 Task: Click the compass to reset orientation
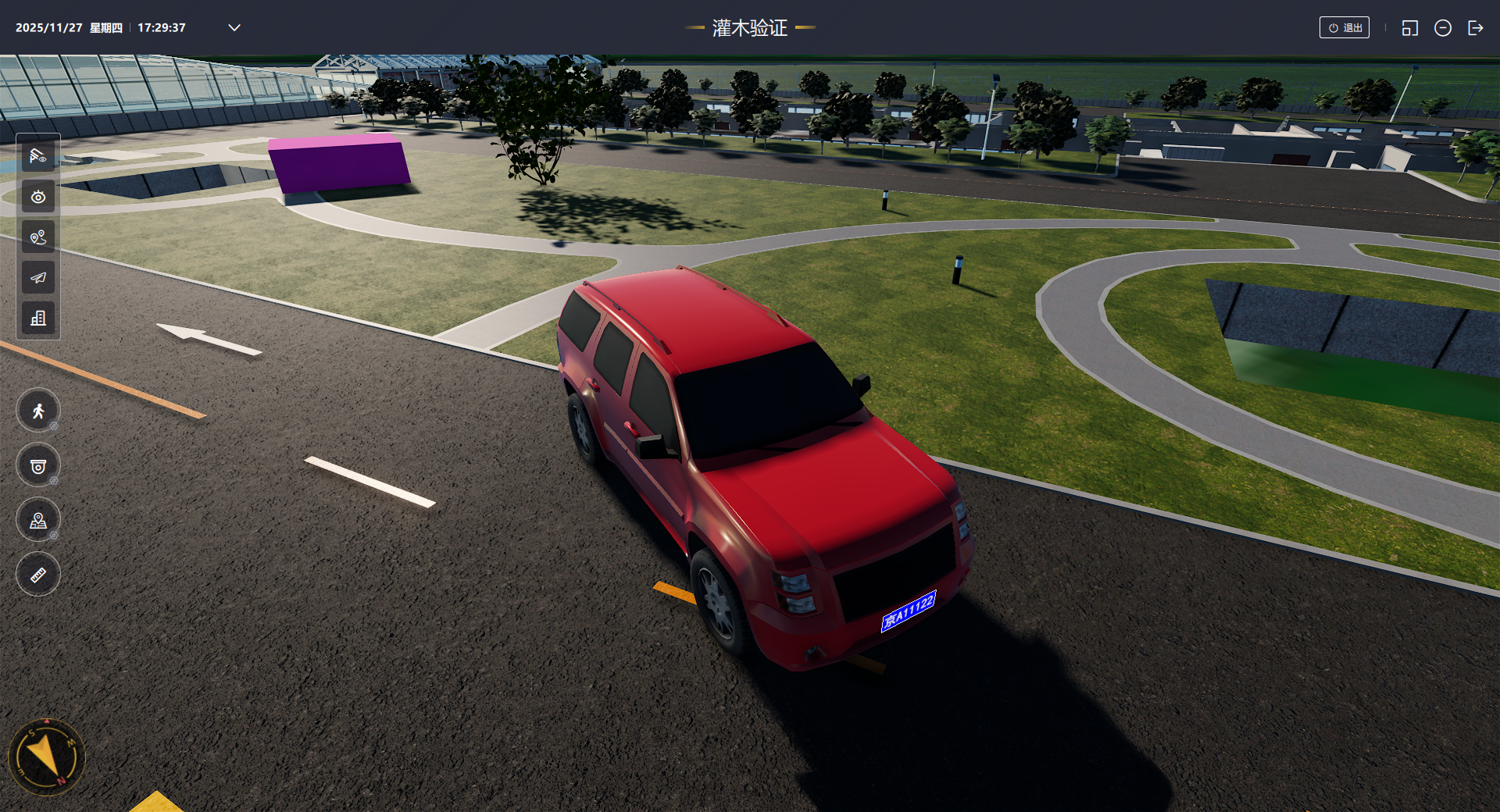[x=46, y=757]
